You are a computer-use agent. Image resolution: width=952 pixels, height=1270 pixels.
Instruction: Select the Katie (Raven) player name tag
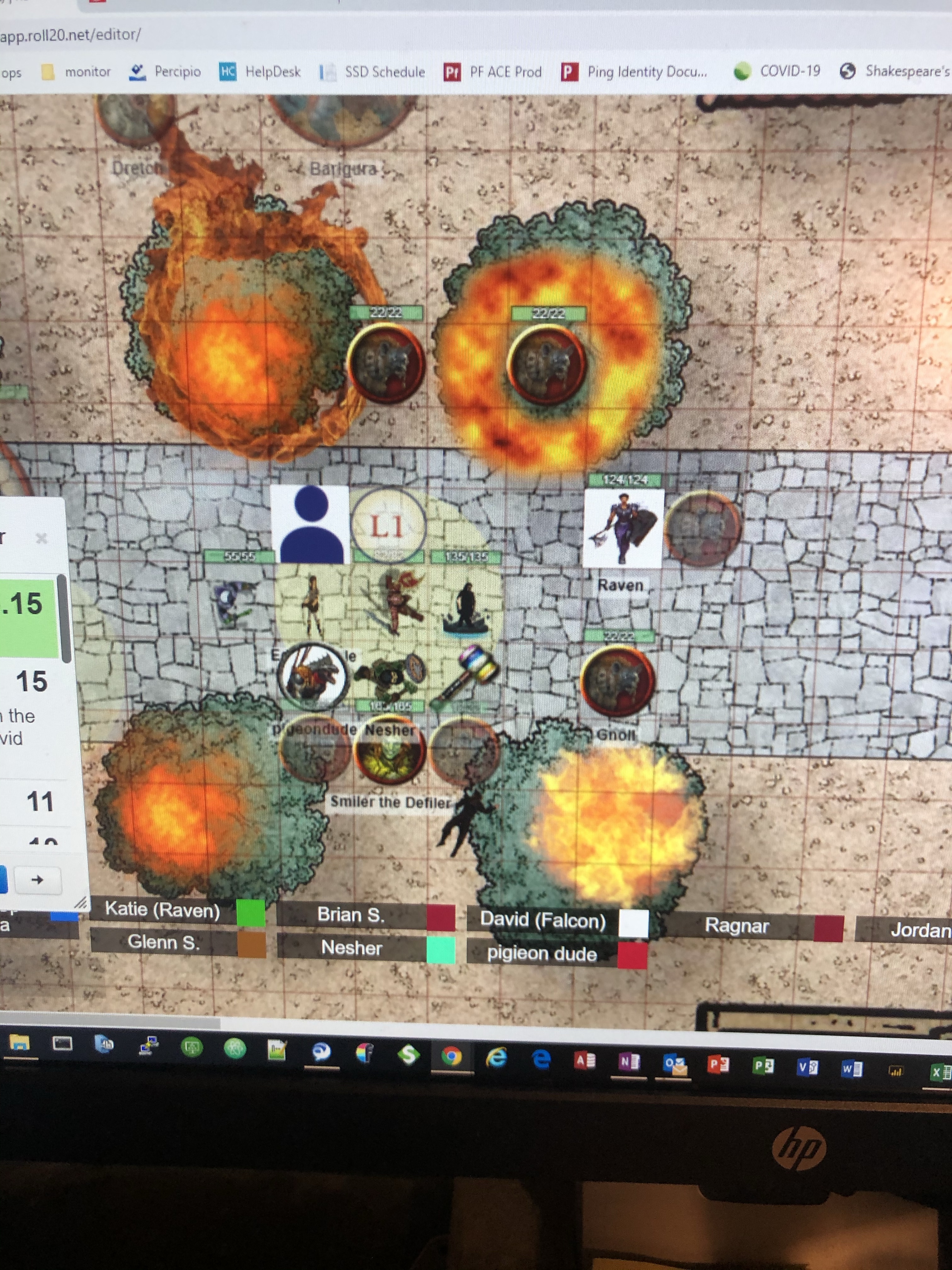pos(162,910)
